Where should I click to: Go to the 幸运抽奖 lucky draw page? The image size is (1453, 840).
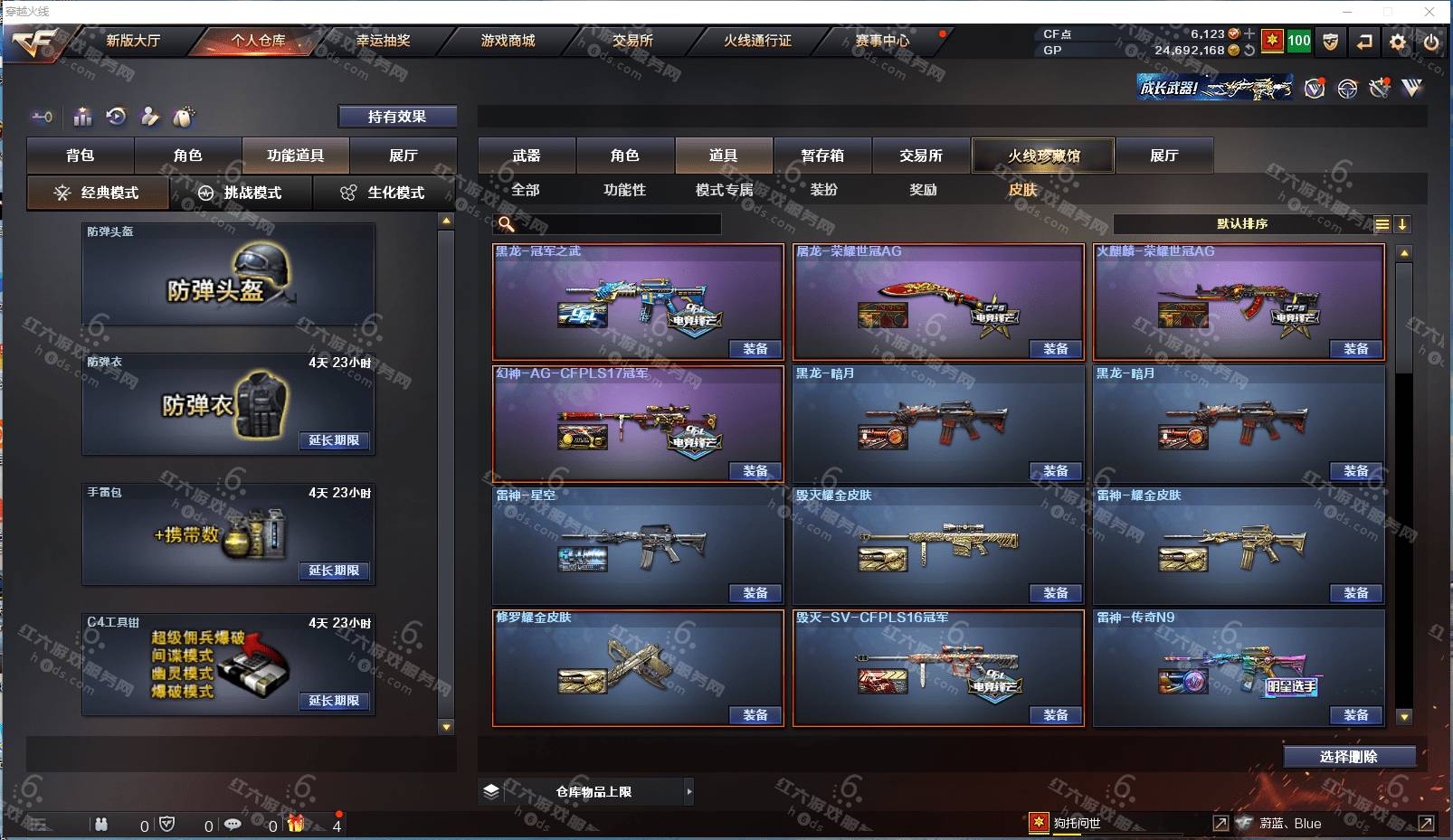(x=383, y=41)
